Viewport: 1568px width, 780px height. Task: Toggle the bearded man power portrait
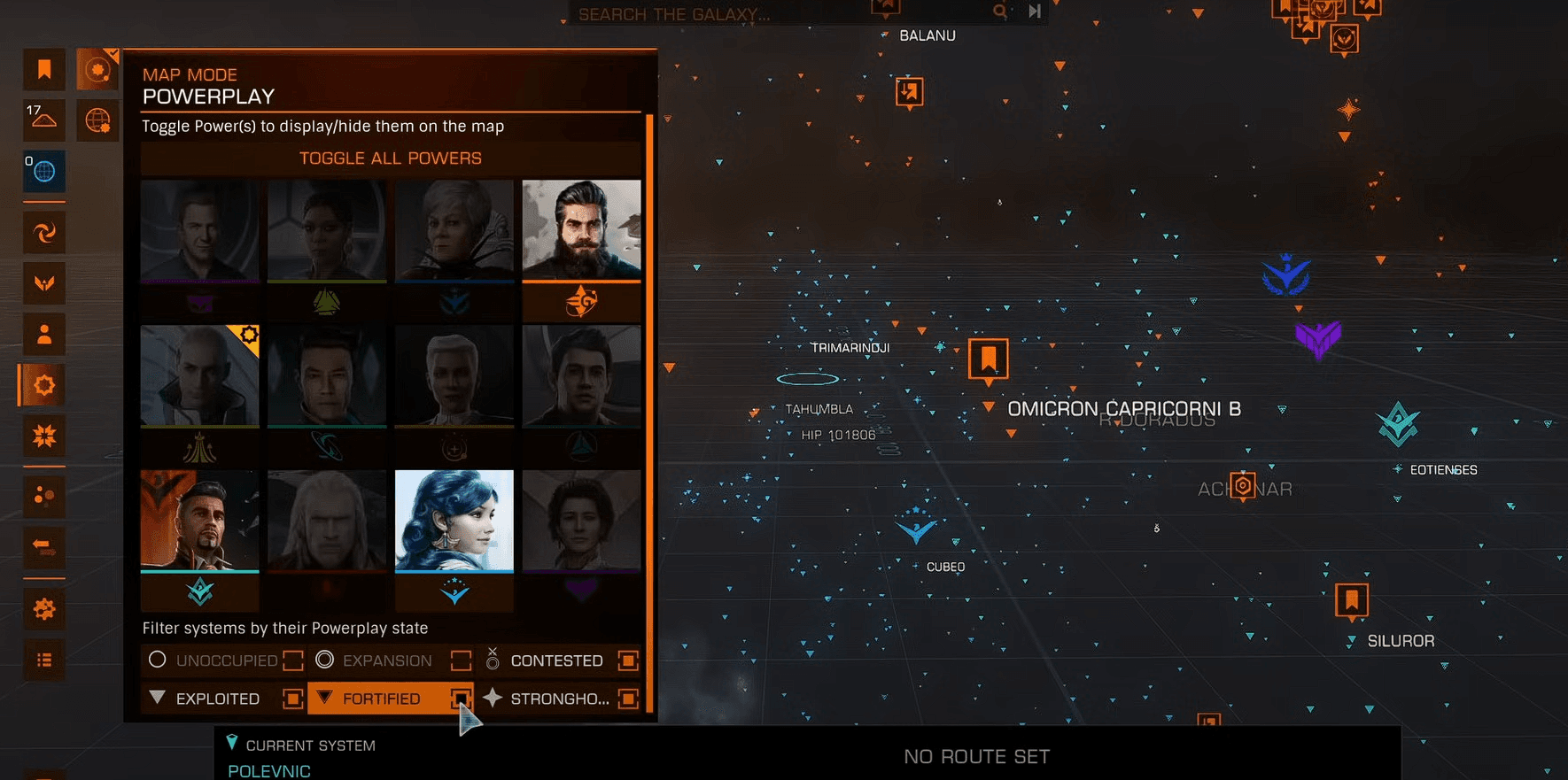[x=581, y=230]
